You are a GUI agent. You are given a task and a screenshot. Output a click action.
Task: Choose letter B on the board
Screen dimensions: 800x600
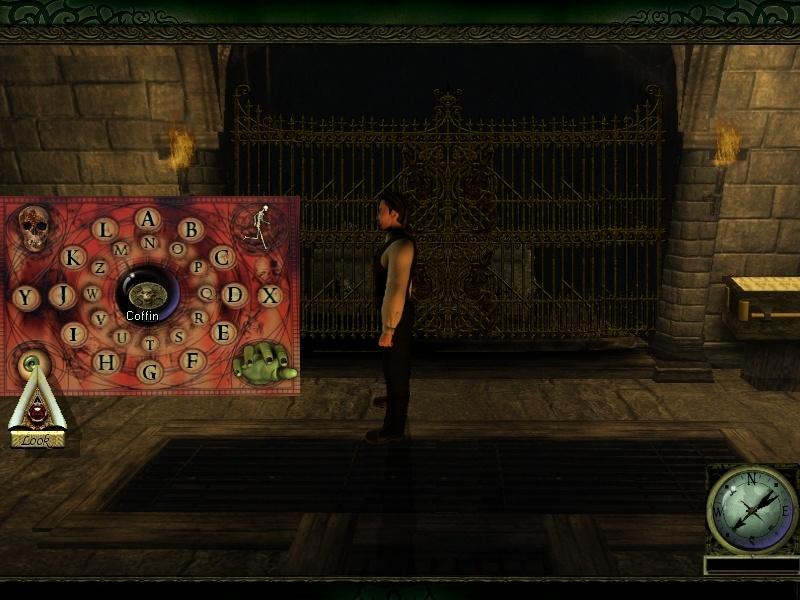pos(191,230)
